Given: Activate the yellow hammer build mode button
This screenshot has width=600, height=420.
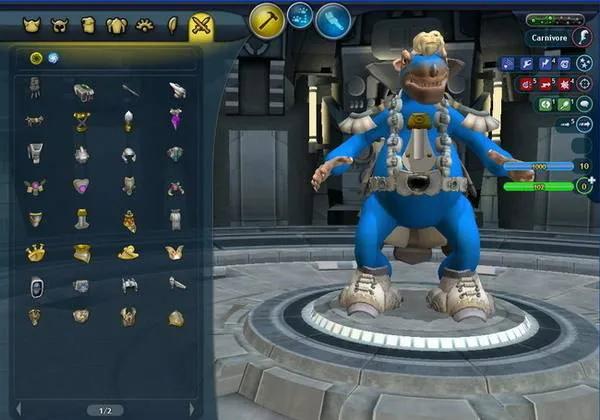Looking at the screenshot, I should pos(267,21).
